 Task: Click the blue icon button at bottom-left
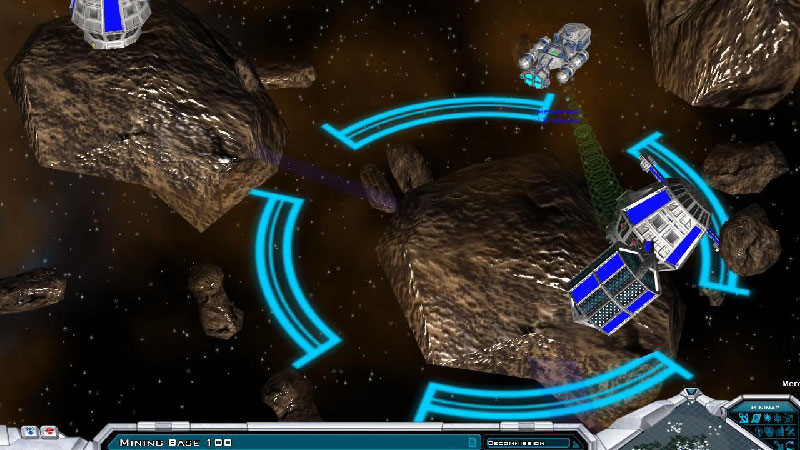pyautogui.click(x=30, y=431)
